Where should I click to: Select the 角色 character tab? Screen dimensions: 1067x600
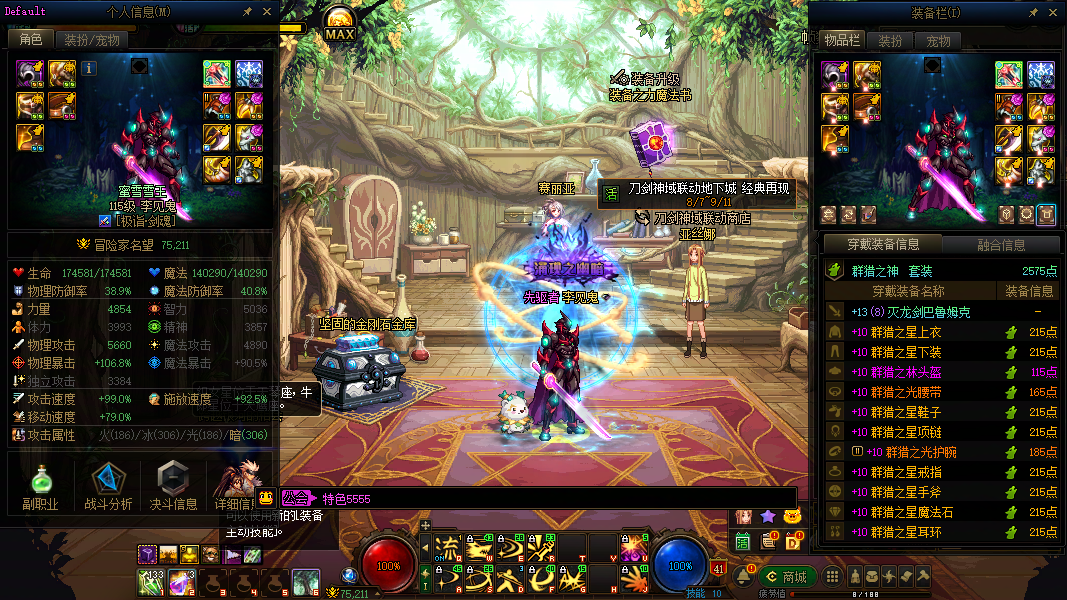click(30, 40)
